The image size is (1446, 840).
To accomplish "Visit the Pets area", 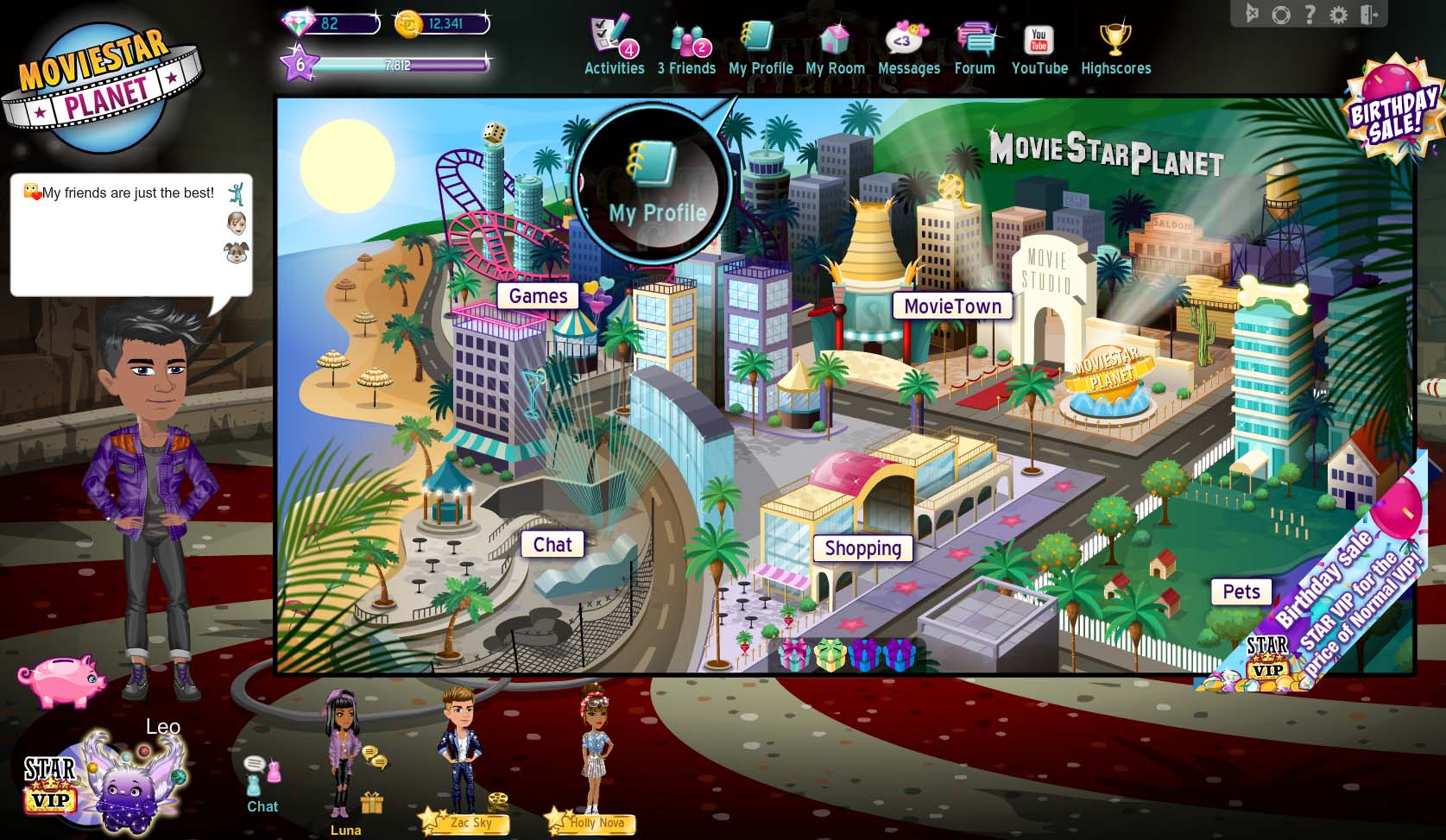I will tap(1241, 591).
